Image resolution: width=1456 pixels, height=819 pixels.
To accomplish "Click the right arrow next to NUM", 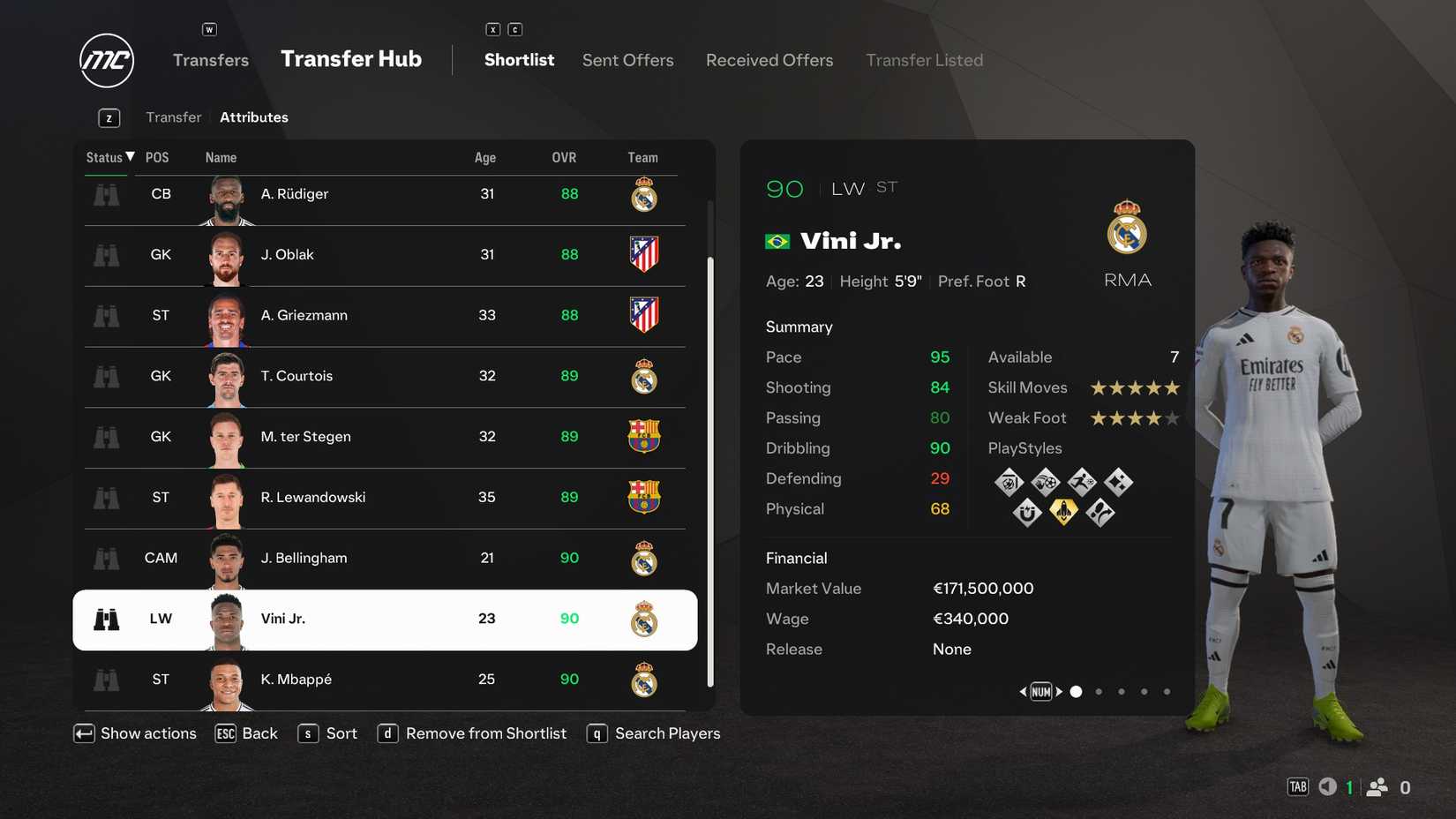I will click(x=1059, y=692).
